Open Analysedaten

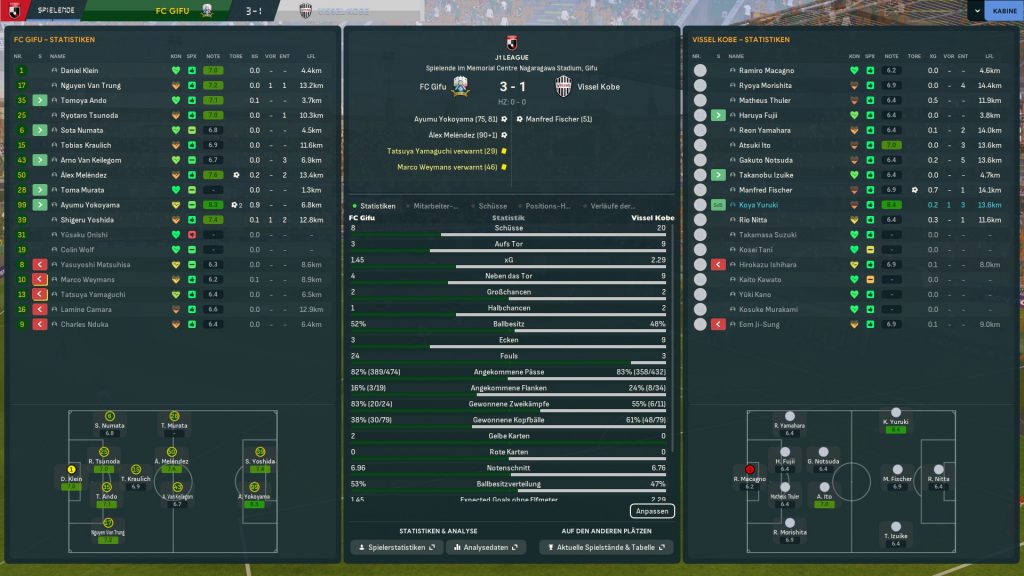pyautogui.click(x=487, y=547)
